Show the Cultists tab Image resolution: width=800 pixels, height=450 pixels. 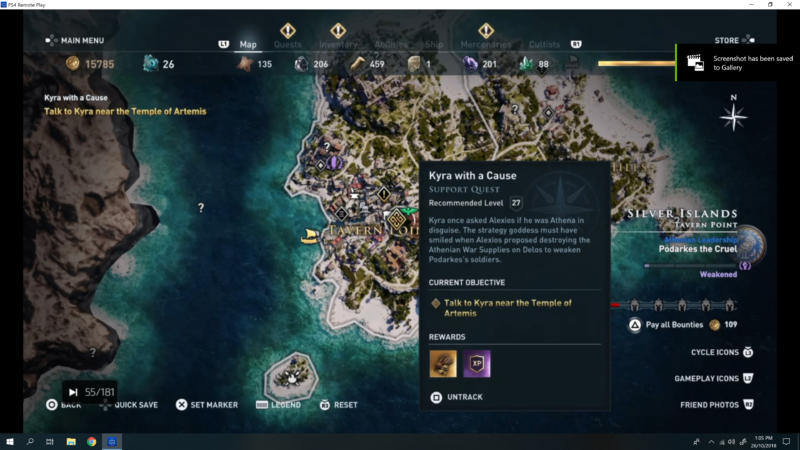[544, 44]
